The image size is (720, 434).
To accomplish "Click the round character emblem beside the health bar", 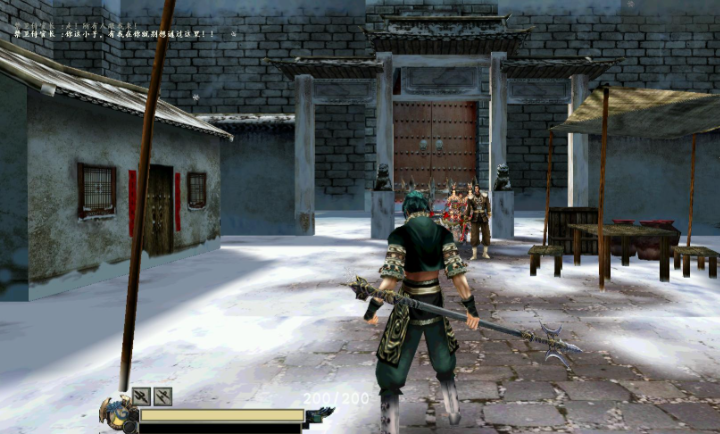I will point(119,414).
